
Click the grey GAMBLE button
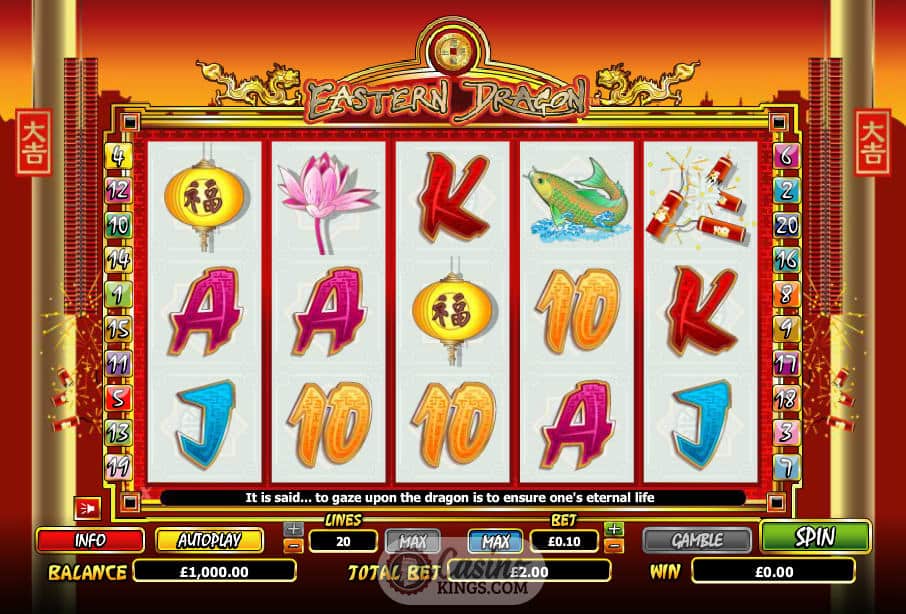pyautogui.click(x=697, y=540)
